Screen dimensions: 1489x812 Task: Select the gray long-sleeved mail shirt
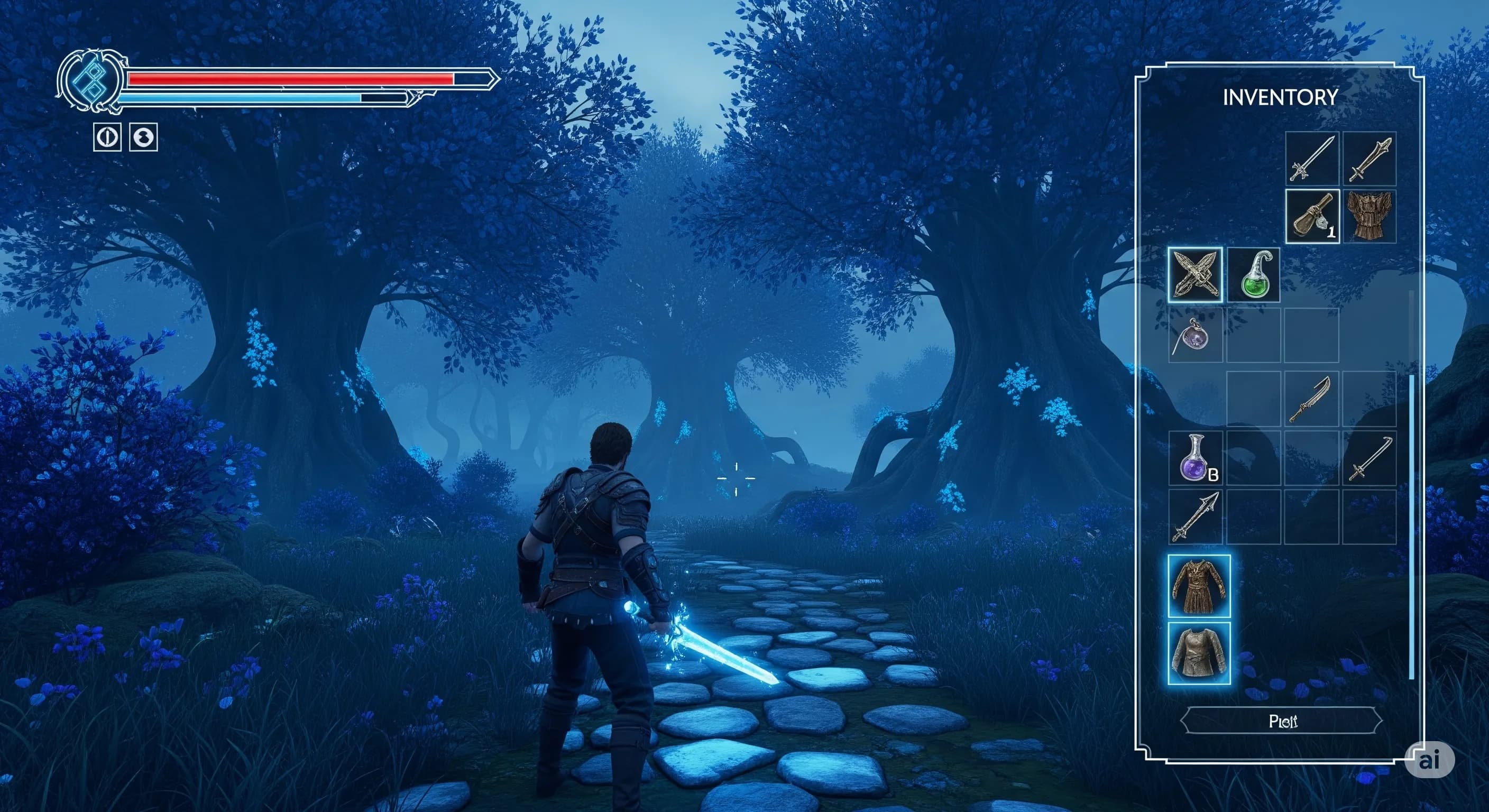(x=1199, y=653)
